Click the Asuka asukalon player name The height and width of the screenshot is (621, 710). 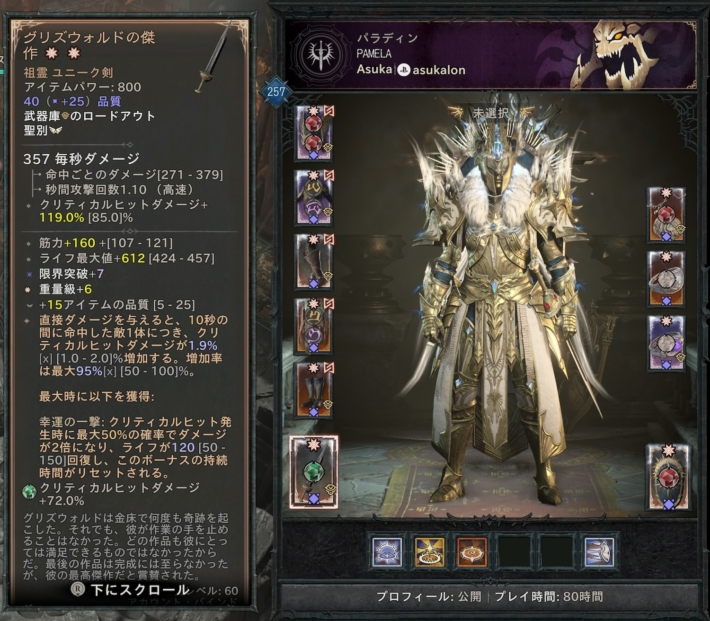409,71
